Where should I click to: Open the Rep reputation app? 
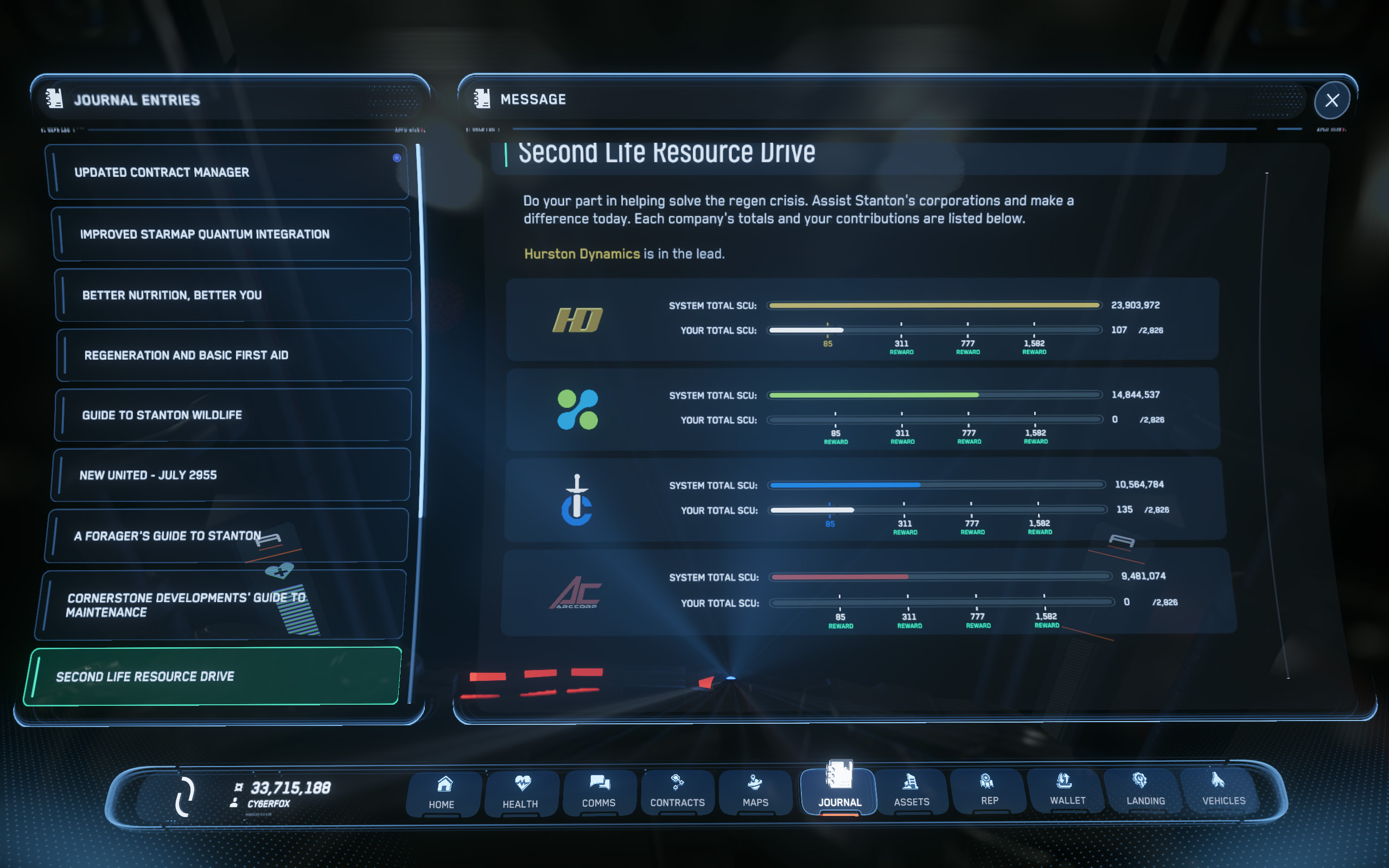[x=989, y=794]
